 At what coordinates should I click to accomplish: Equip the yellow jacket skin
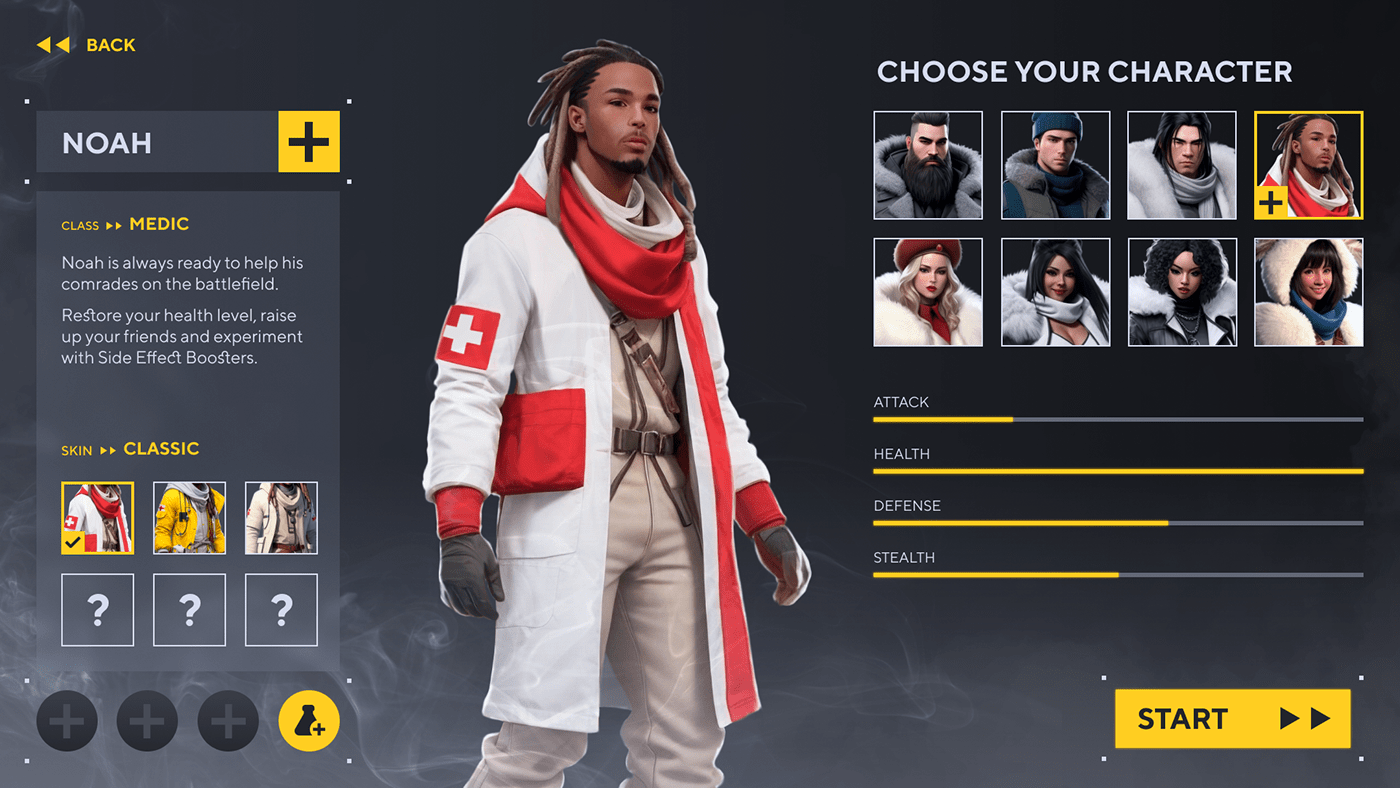tap(189, 518)
